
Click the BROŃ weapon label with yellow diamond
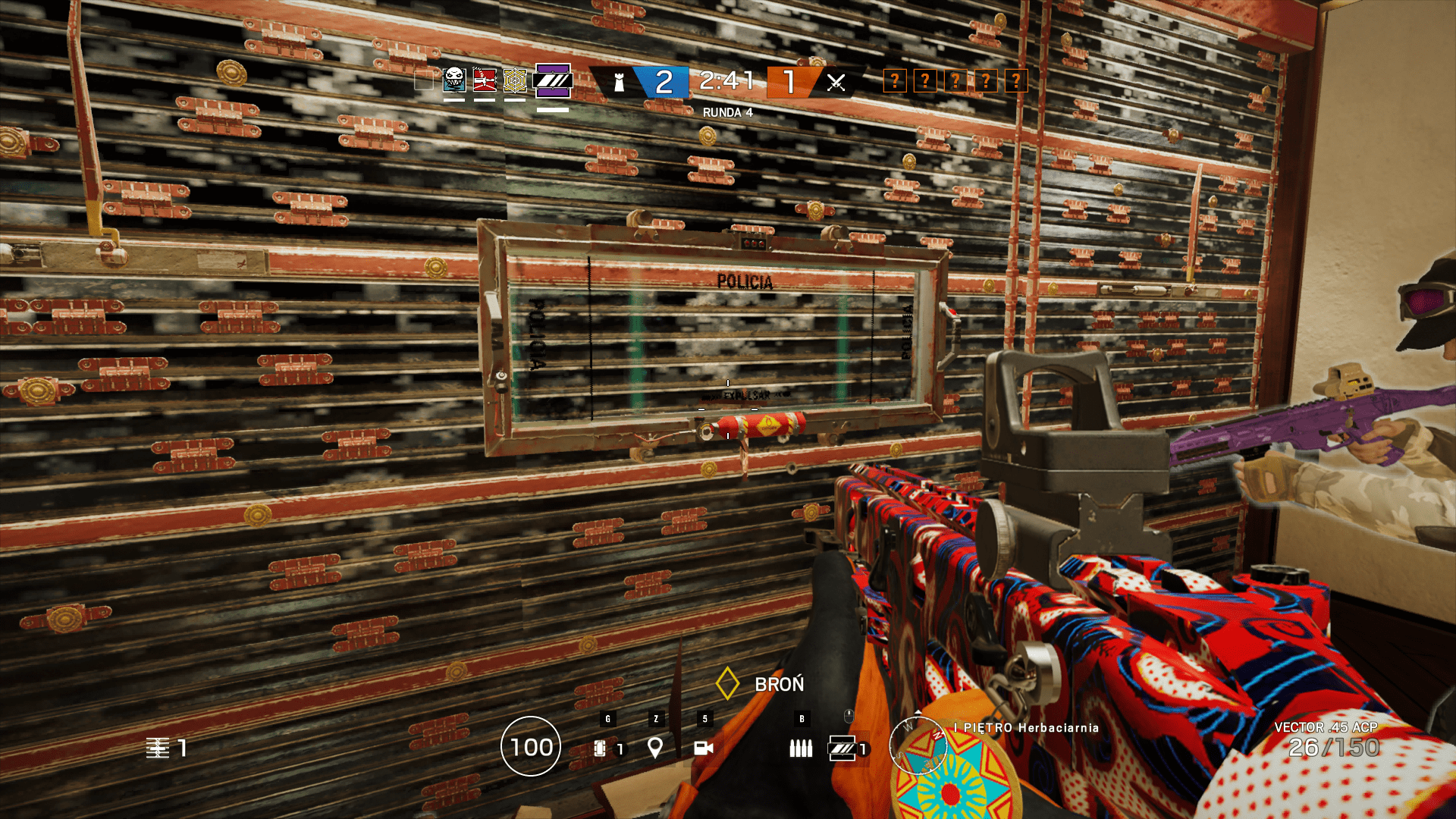pos(766,684)
